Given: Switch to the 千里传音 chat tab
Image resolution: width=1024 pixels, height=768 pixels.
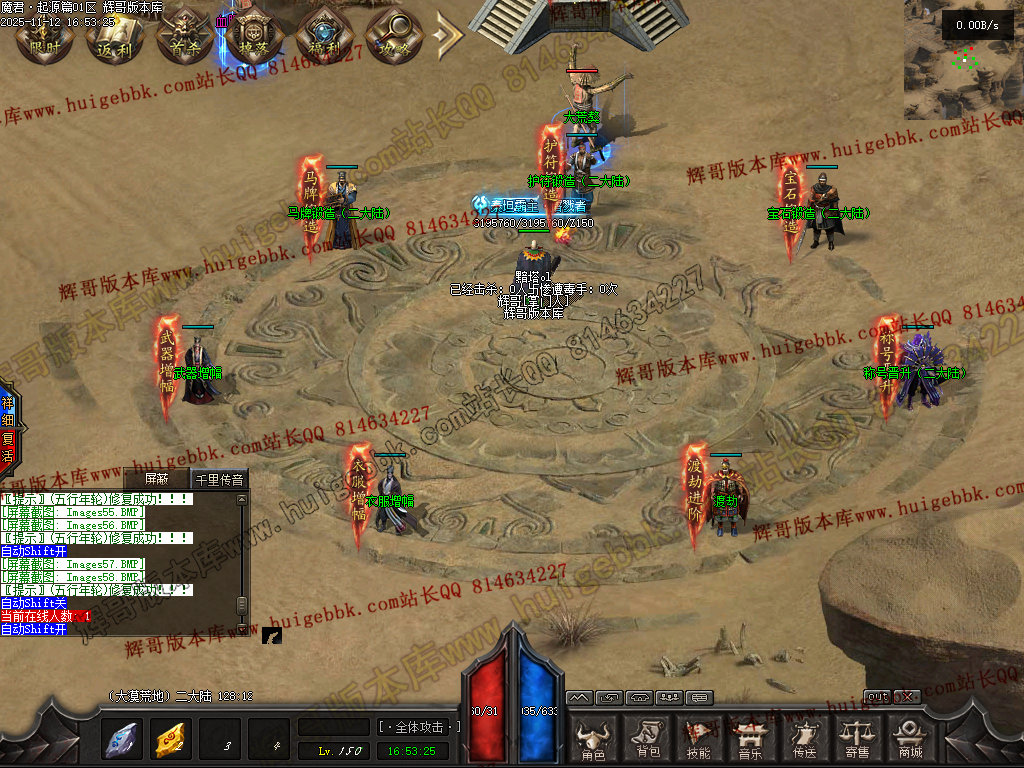Looking at the screenshot, I should [219, 480].
